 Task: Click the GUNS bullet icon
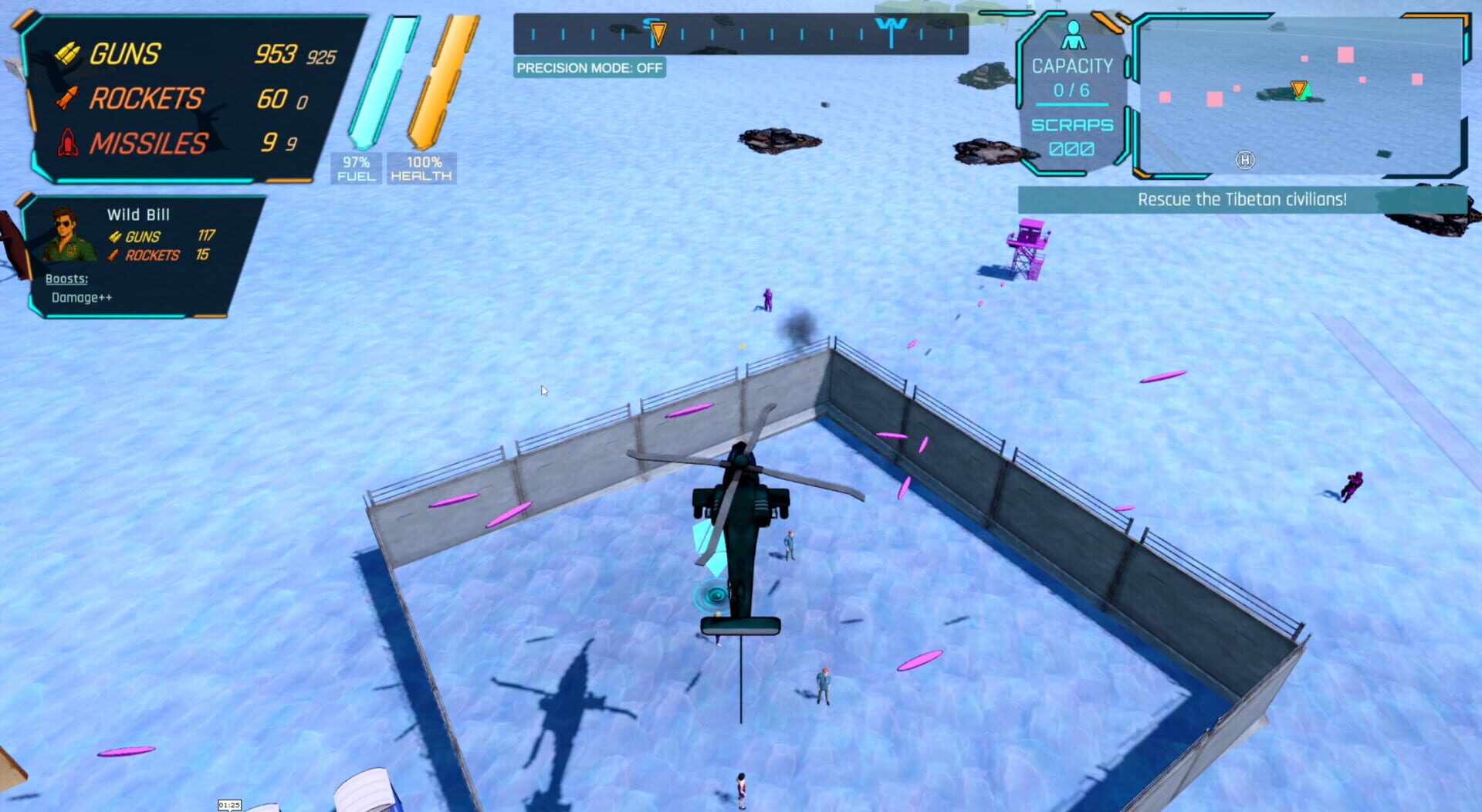(67, 54)
